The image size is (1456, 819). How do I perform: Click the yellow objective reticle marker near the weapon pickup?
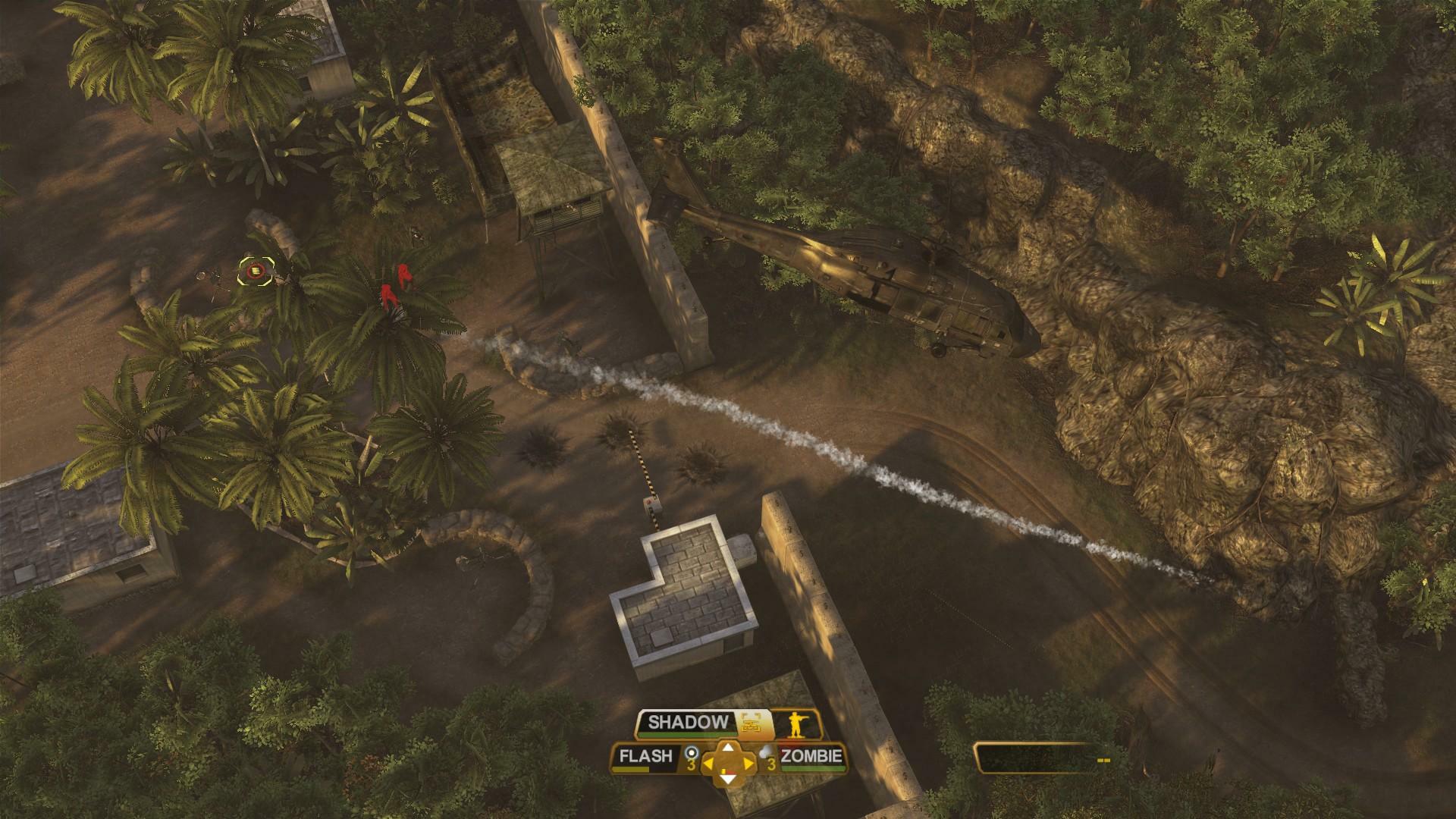255,271
